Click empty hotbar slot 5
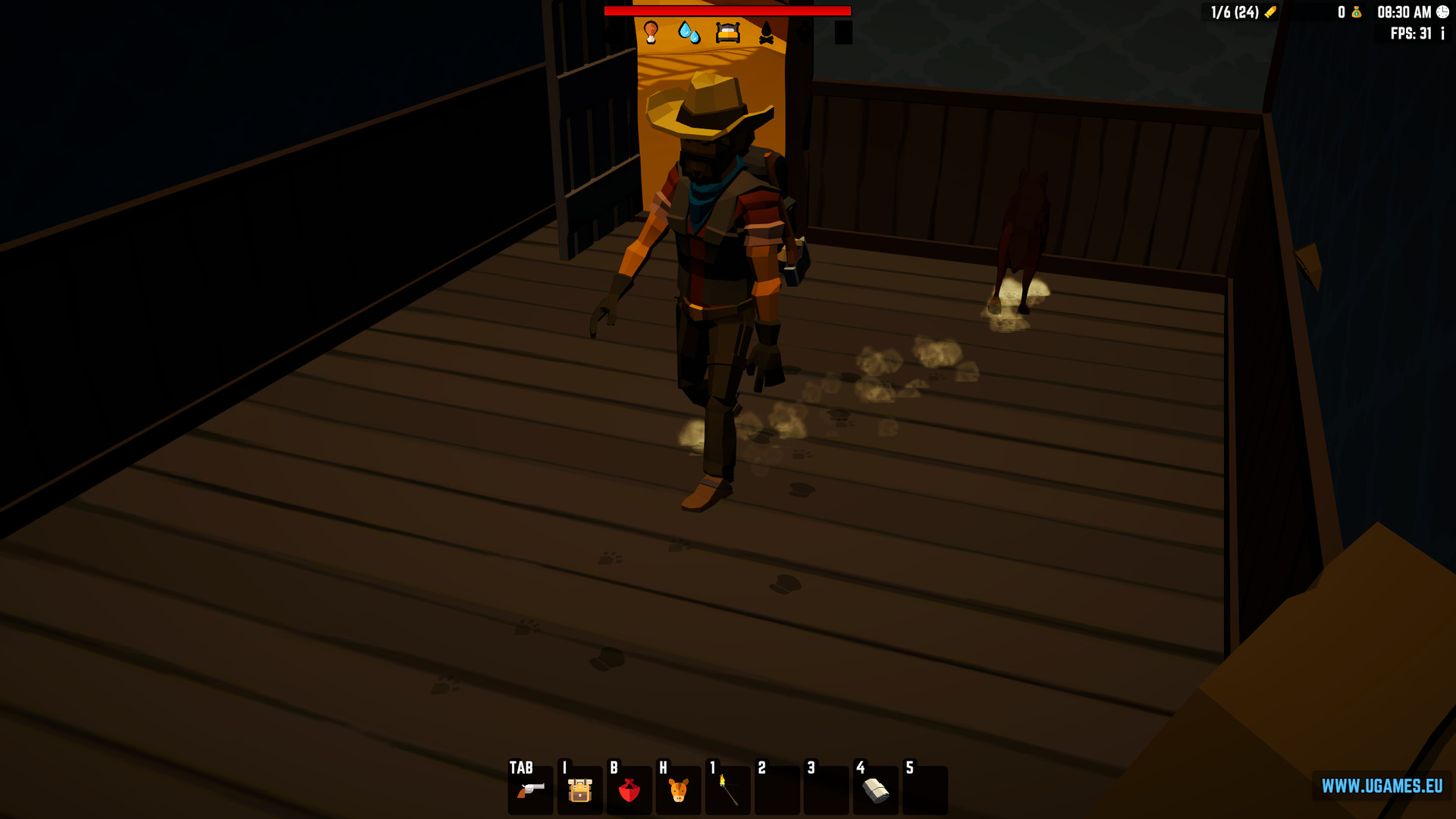1456x819 pixels. pos(924,791)
